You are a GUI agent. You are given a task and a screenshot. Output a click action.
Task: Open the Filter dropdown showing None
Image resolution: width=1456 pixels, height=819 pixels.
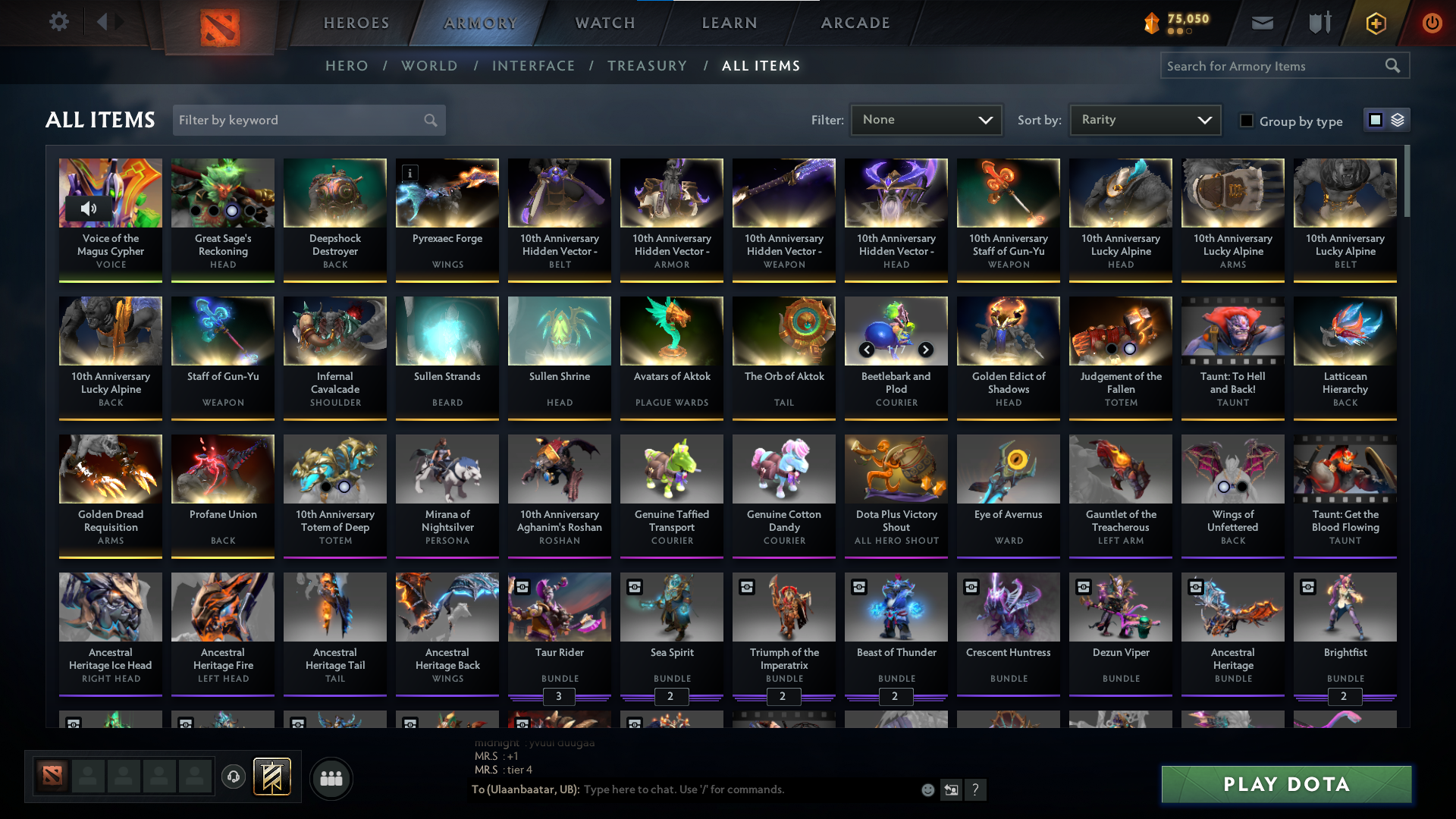[x=926, y=120]
